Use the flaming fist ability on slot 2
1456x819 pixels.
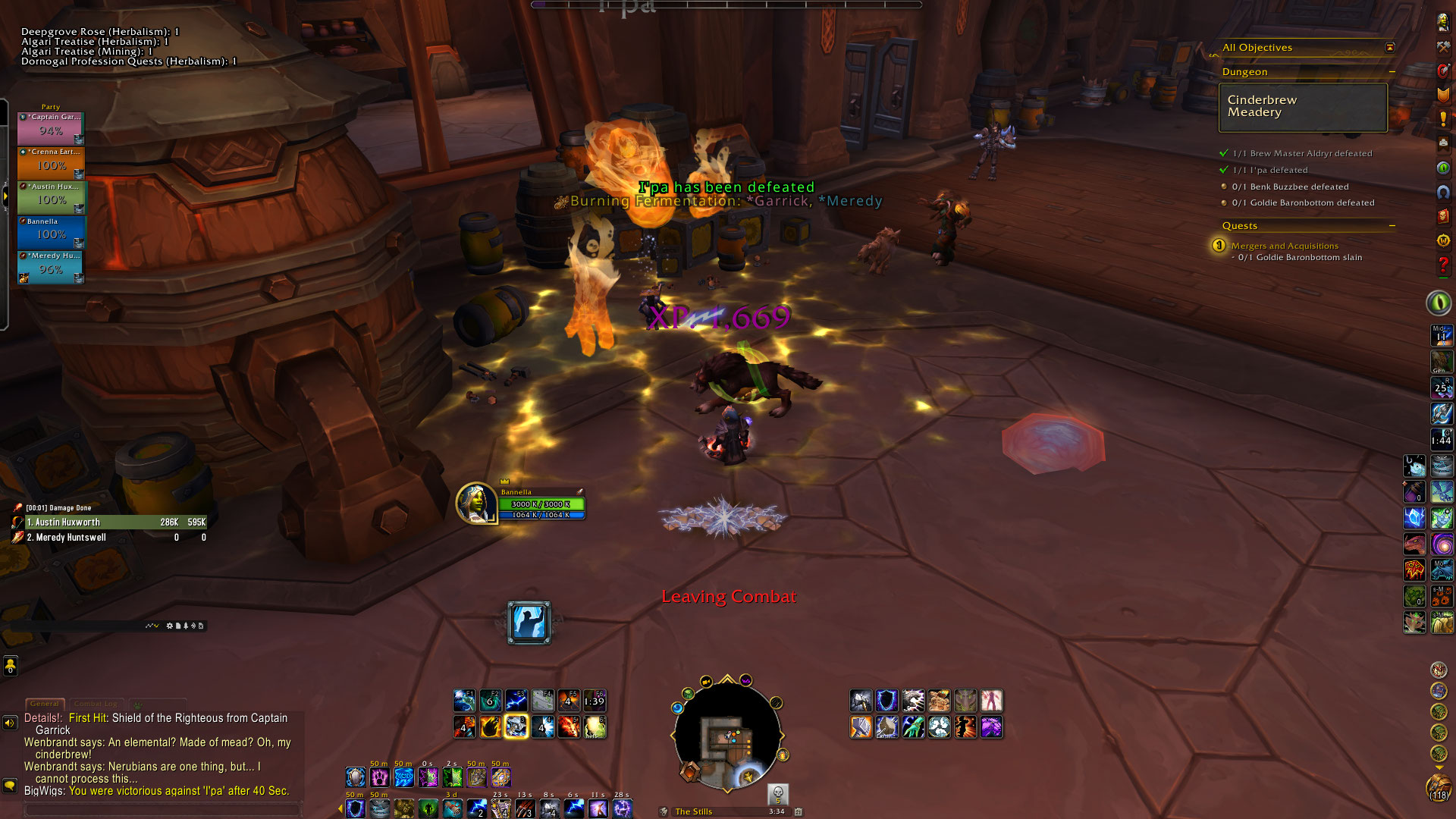(x=491, y=726)
